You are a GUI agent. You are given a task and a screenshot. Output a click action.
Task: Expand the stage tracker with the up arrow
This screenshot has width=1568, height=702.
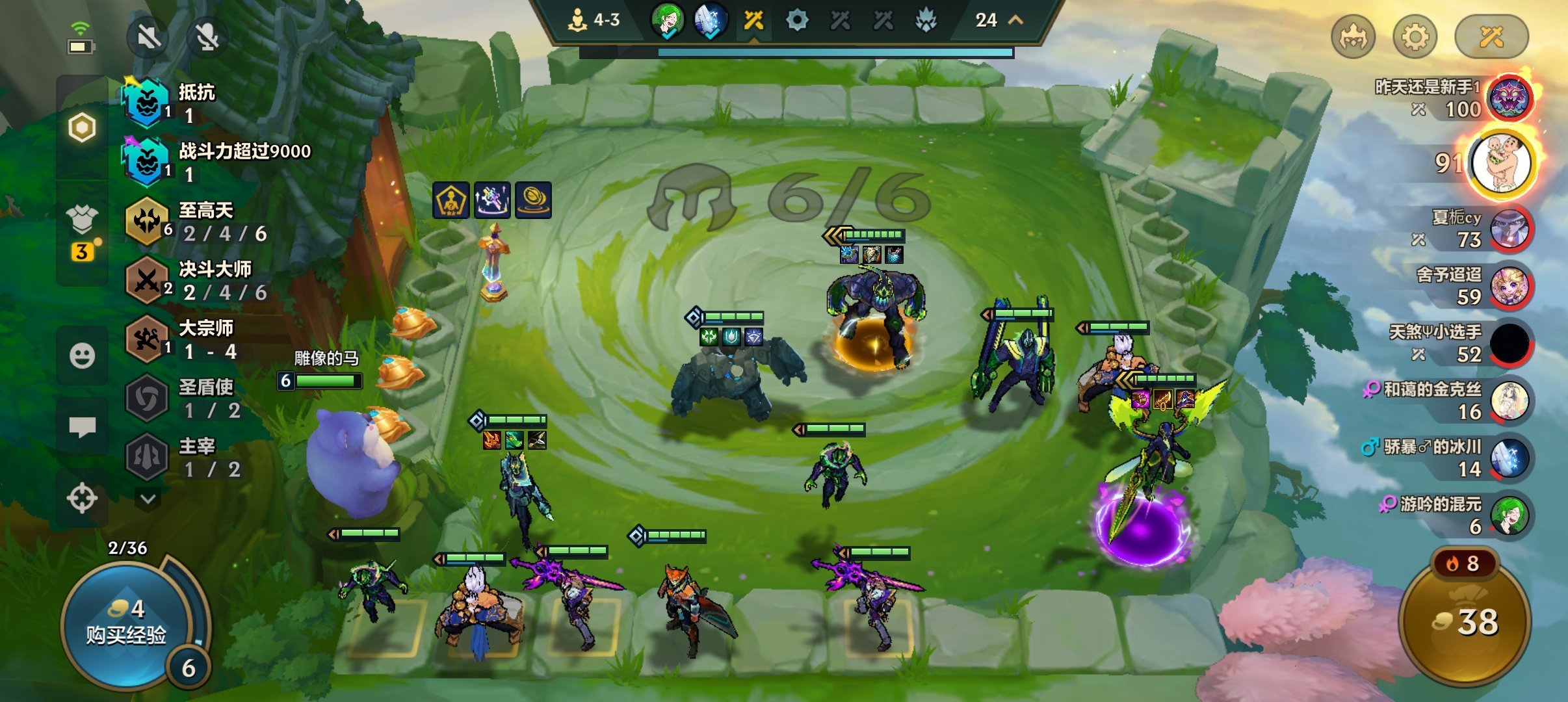1015,20
